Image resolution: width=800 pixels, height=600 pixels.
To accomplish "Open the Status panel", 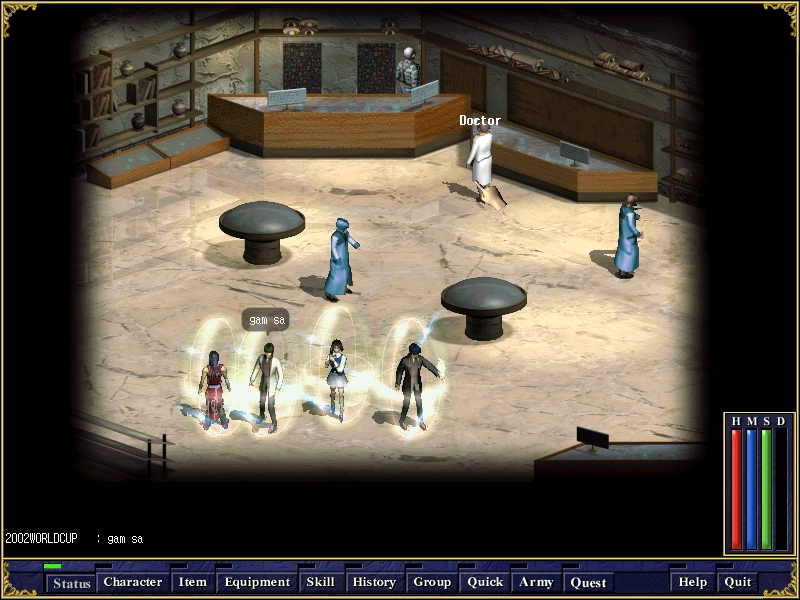I will pos(71,583).
